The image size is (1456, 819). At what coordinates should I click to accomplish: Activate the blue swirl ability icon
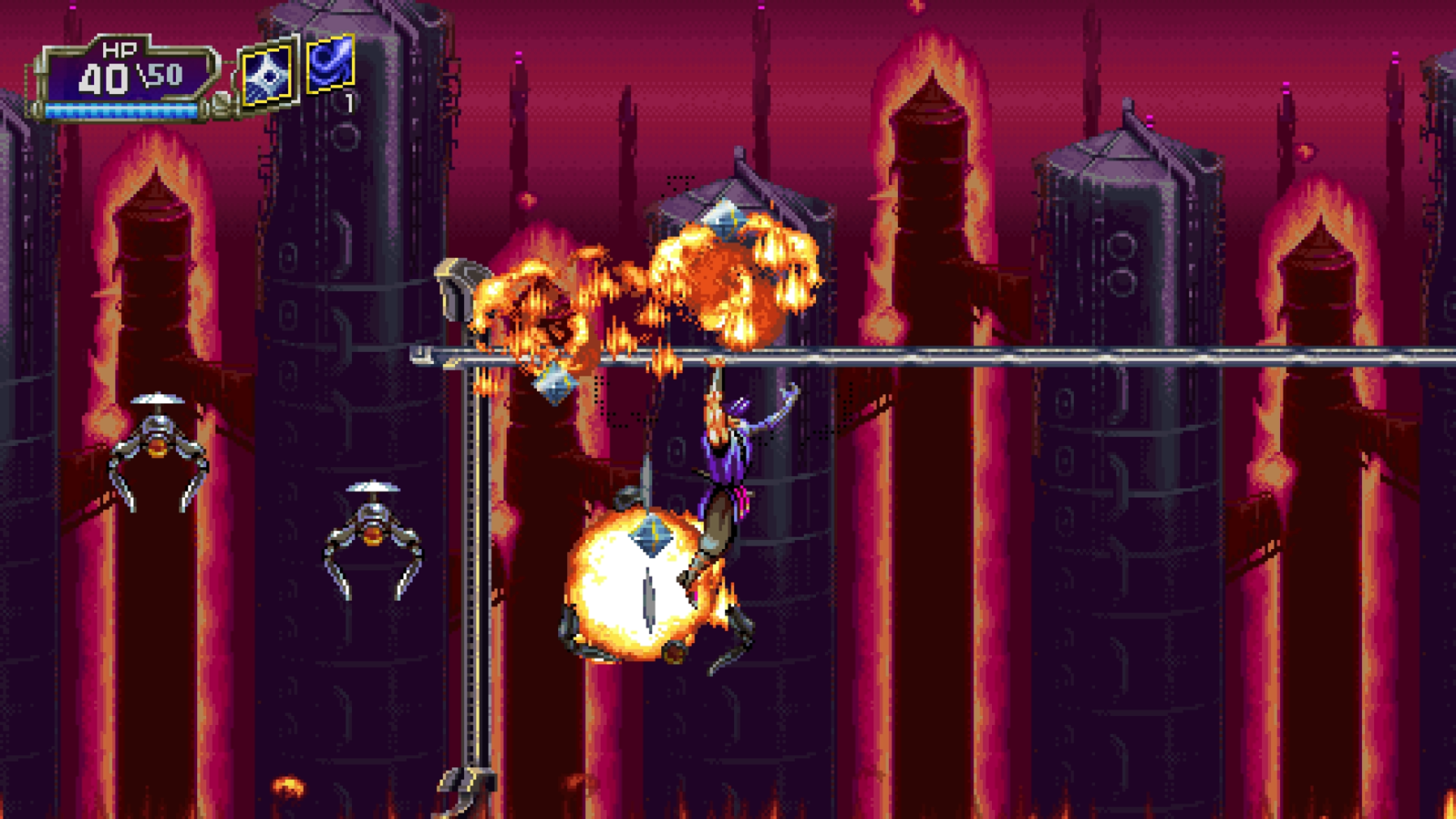pyautogui.click(x=331, y=63)
